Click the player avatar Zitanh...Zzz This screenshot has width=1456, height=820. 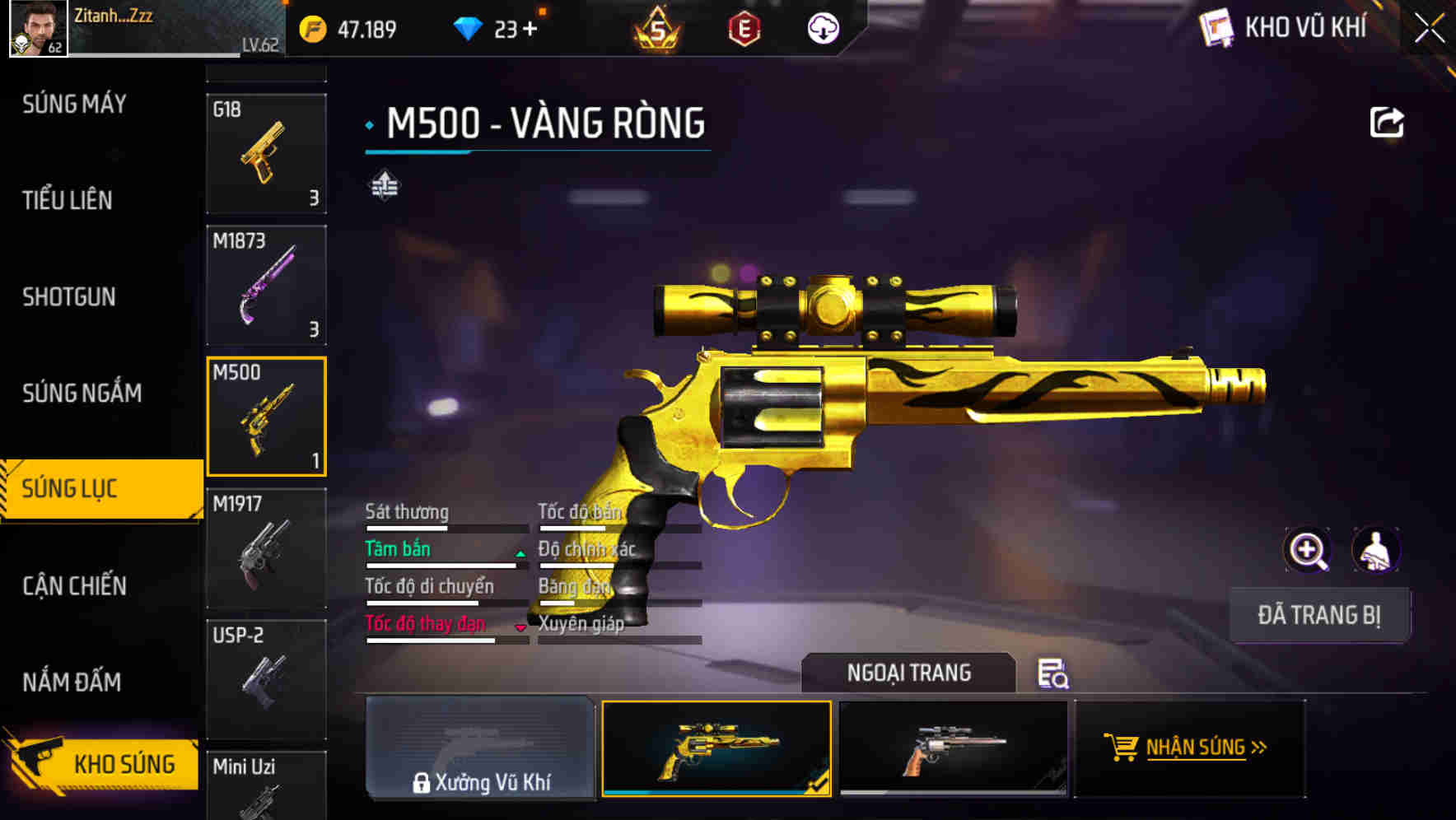pos(33,31)
